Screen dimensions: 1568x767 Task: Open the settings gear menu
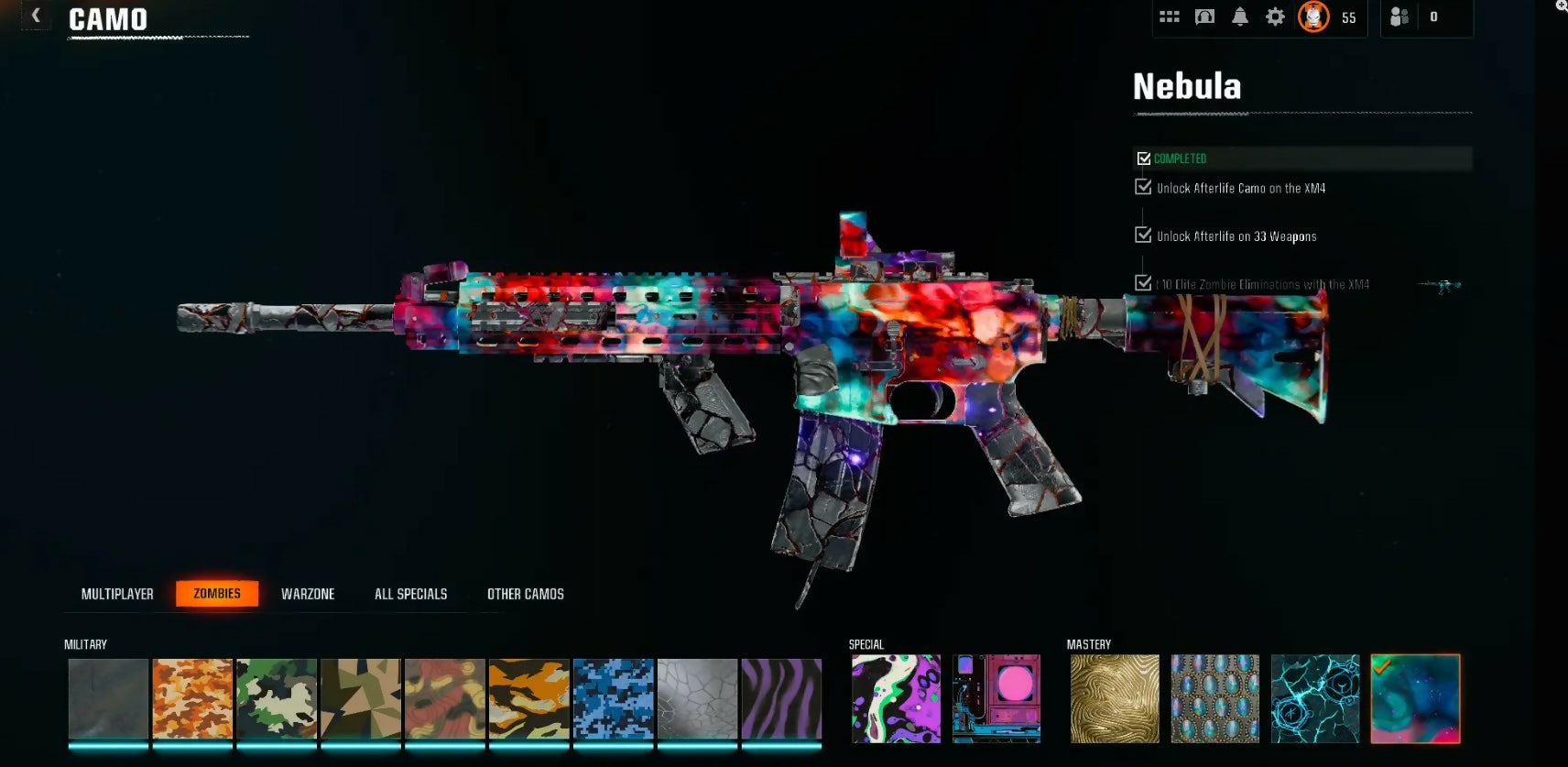(1275, 16)
